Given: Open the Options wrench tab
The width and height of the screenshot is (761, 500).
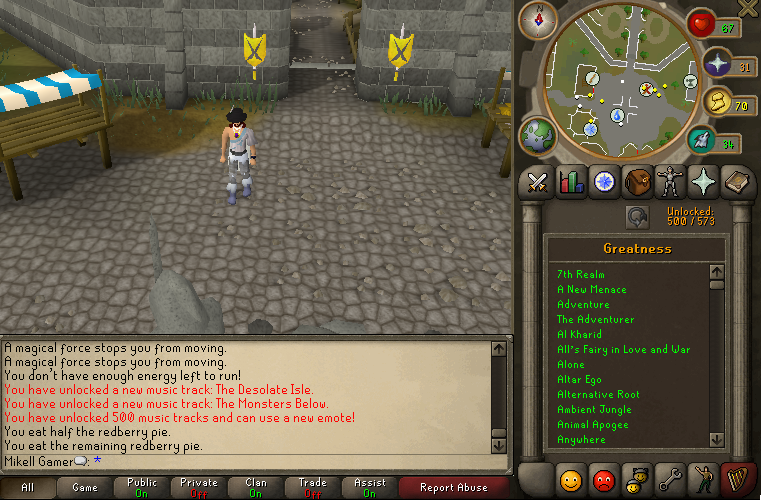Looking at the screenshot, I should point(670,478).
